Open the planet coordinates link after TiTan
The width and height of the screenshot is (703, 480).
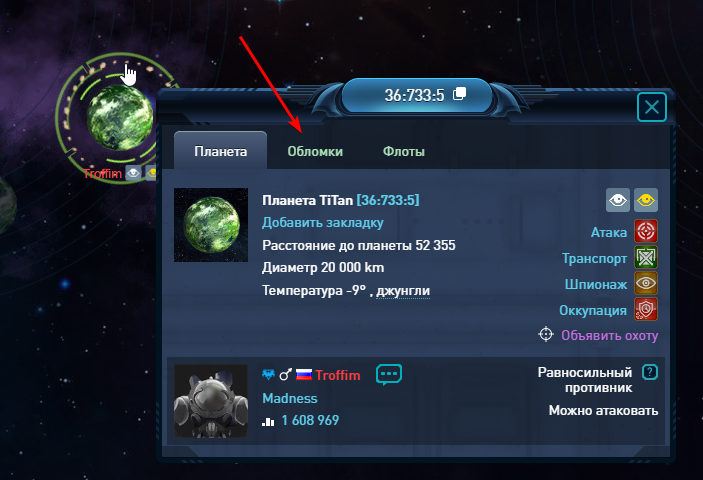(388, 201)
